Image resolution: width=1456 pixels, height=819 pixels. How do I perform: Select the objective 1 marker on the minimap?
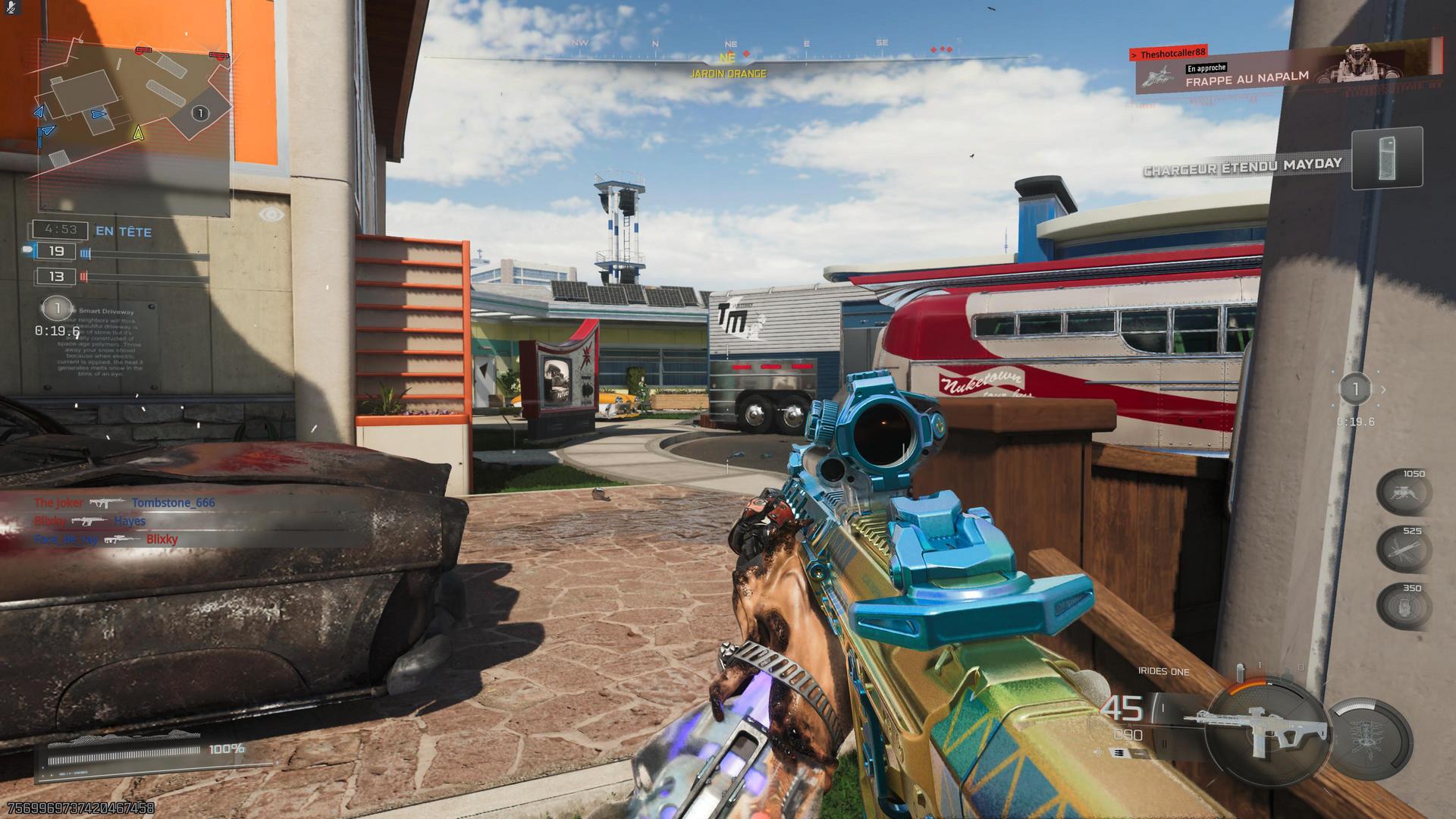[199, 114]
